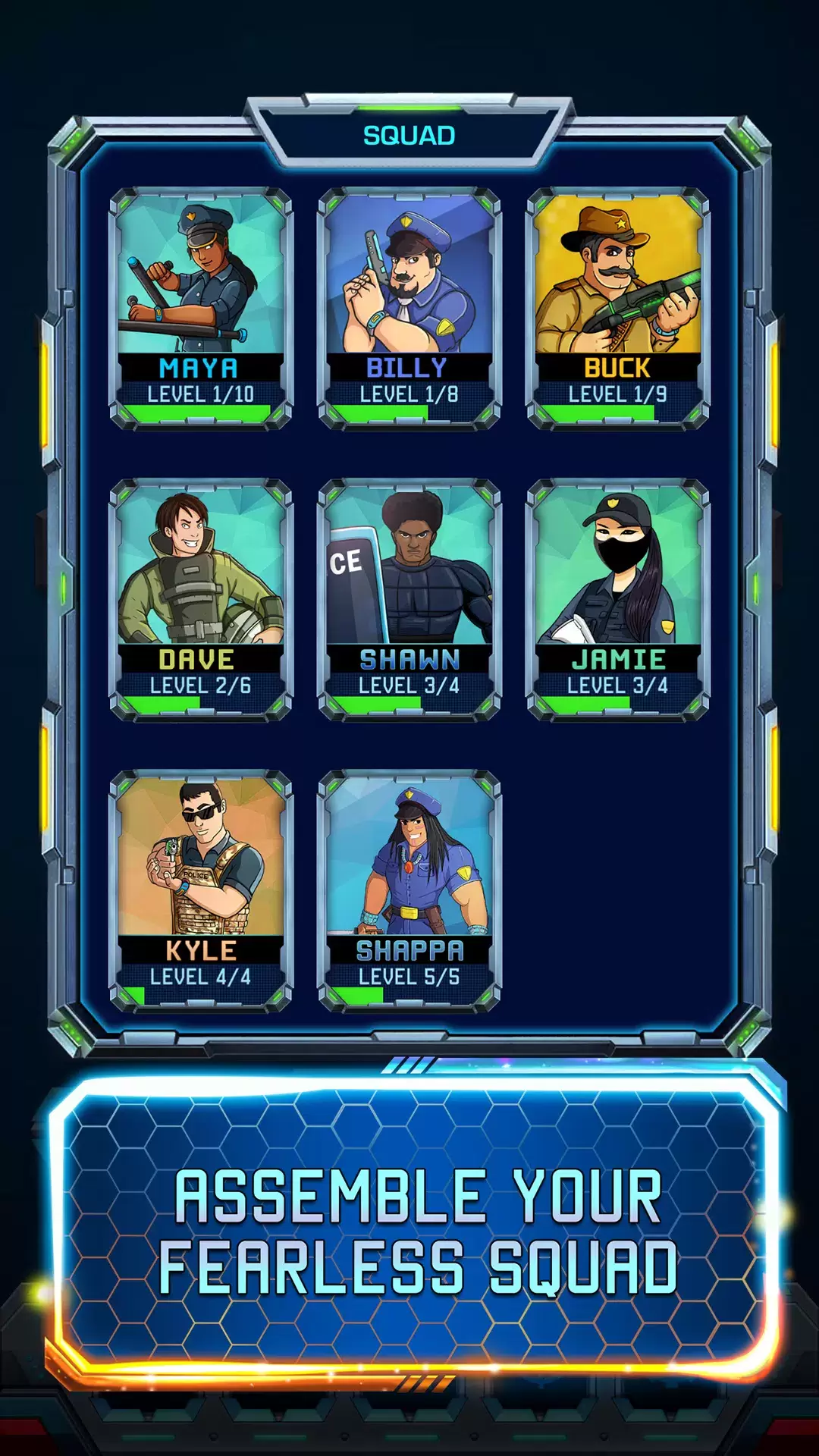Open the Shappa character card

(409, 890)
